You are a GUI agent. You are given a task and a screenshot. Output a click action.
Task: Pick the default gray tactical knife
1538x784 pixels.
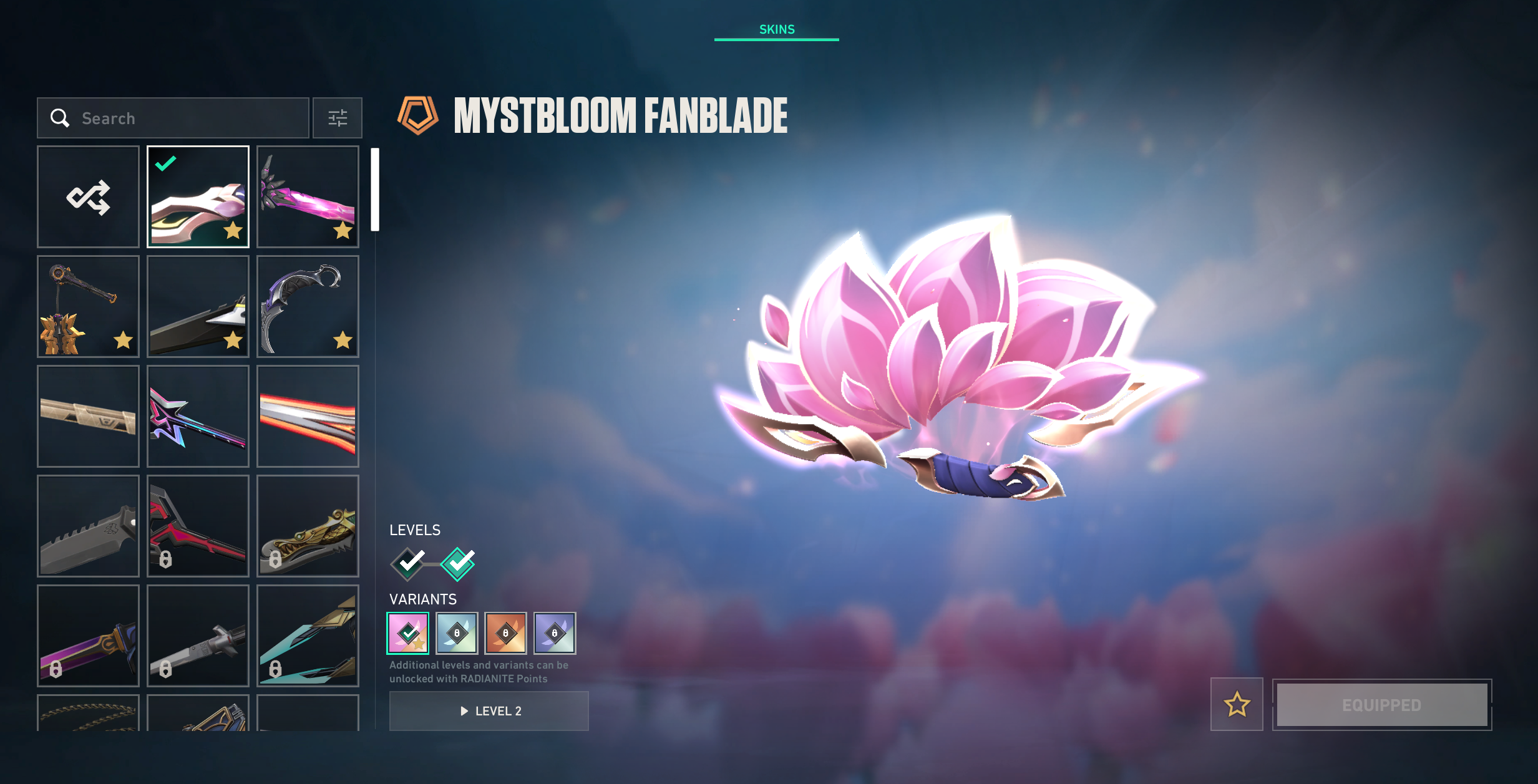click(x=88, y=526)
